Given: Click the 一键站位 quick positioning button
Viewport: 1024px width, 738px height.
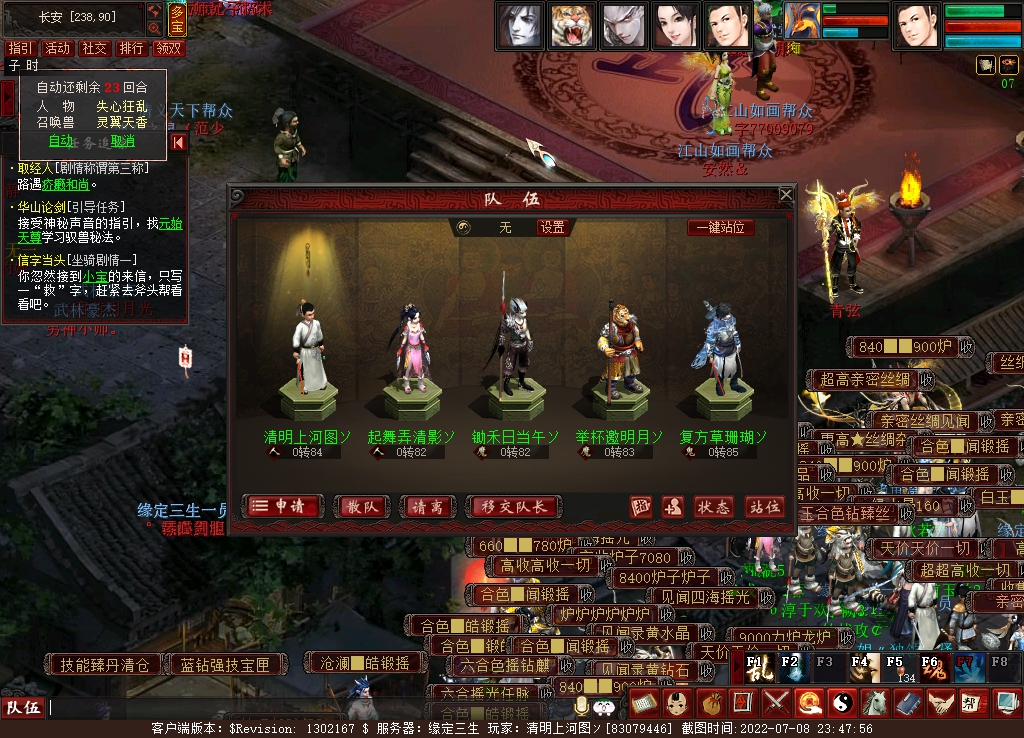Looking at the screenshot, I should (721, 227).
